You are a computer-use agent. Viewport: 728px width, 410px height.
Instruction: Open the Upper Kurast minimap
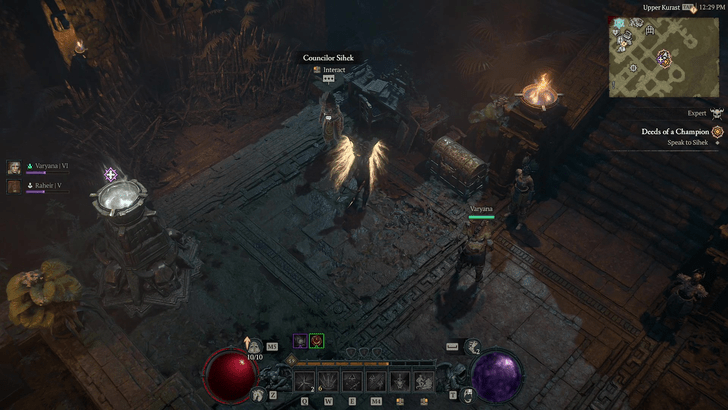coord(663,55)
